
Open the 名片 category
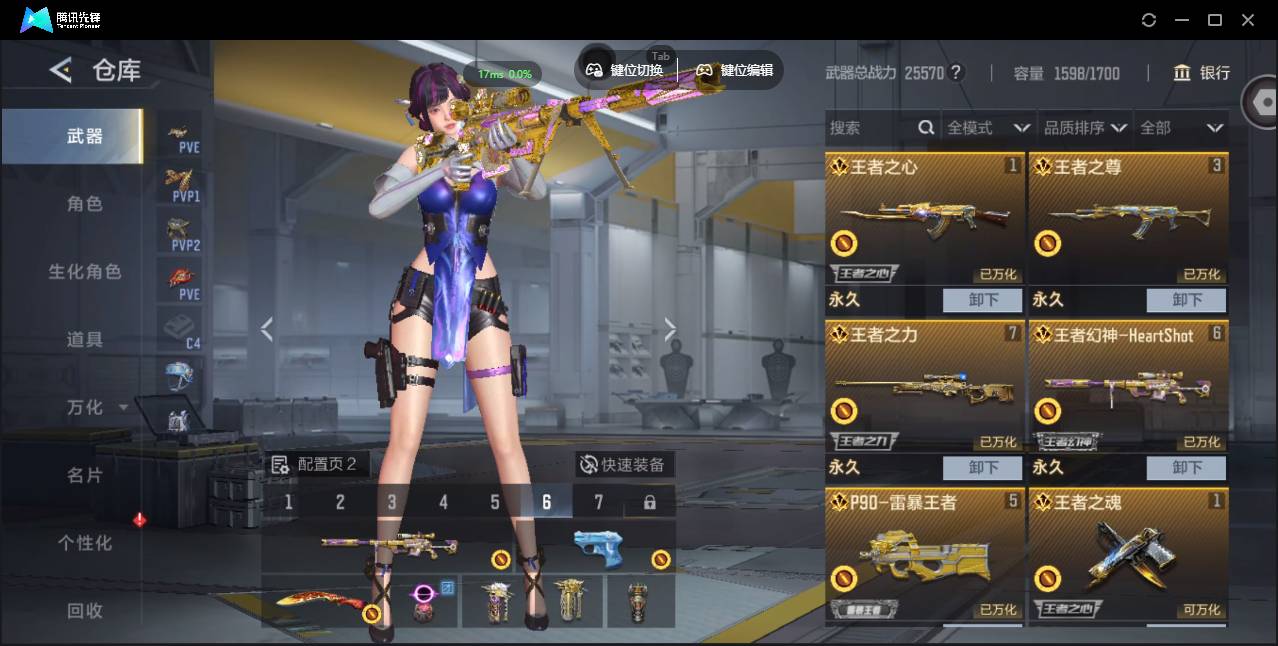pyautogui.click(x=84, y=475)
